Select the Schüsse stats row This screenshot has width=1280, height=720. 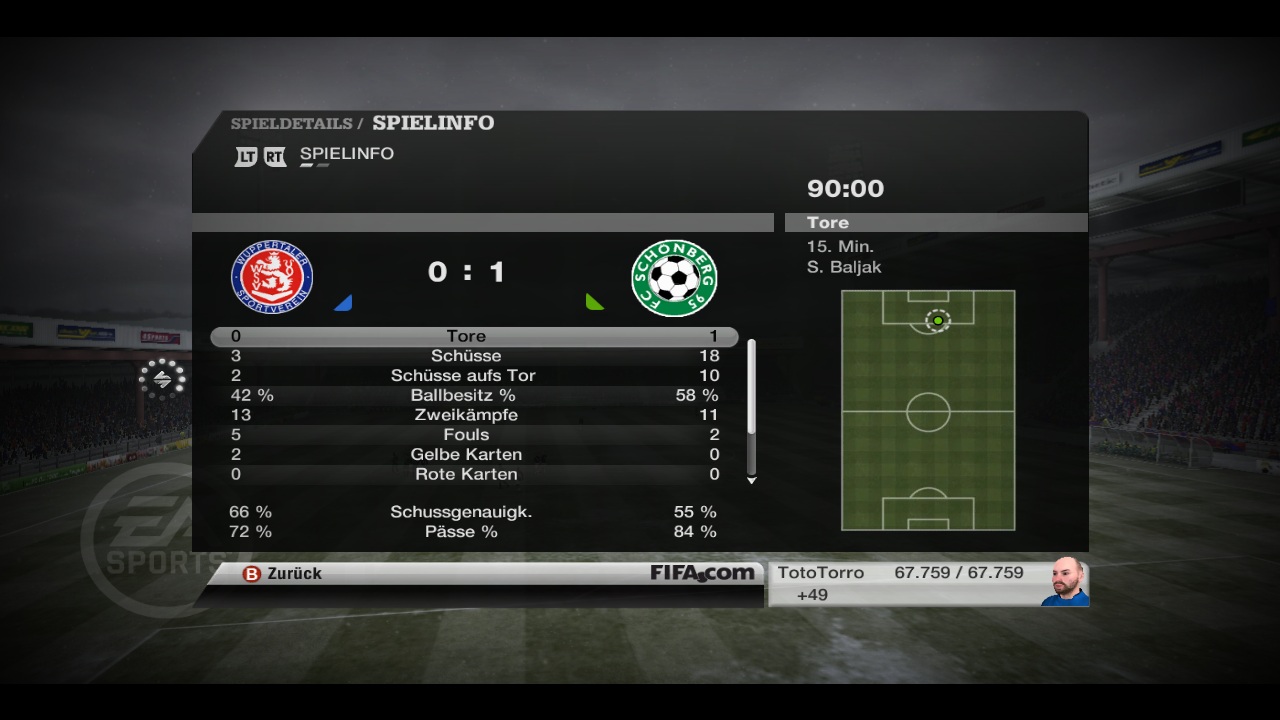click(x=474, y=356)
